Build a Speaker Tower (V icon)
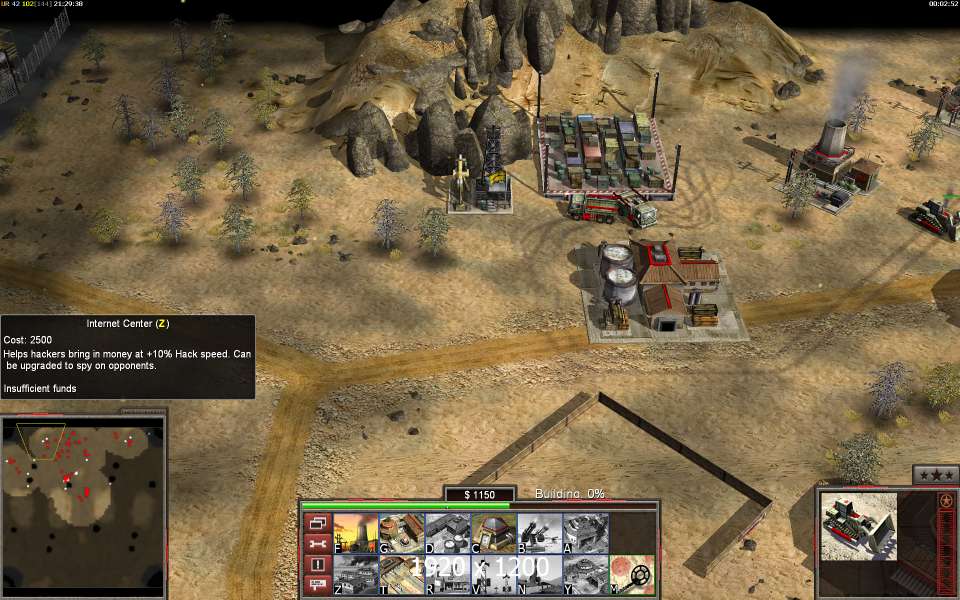The height and width of the screenshot is (600, 960). [x=493, y=574]
